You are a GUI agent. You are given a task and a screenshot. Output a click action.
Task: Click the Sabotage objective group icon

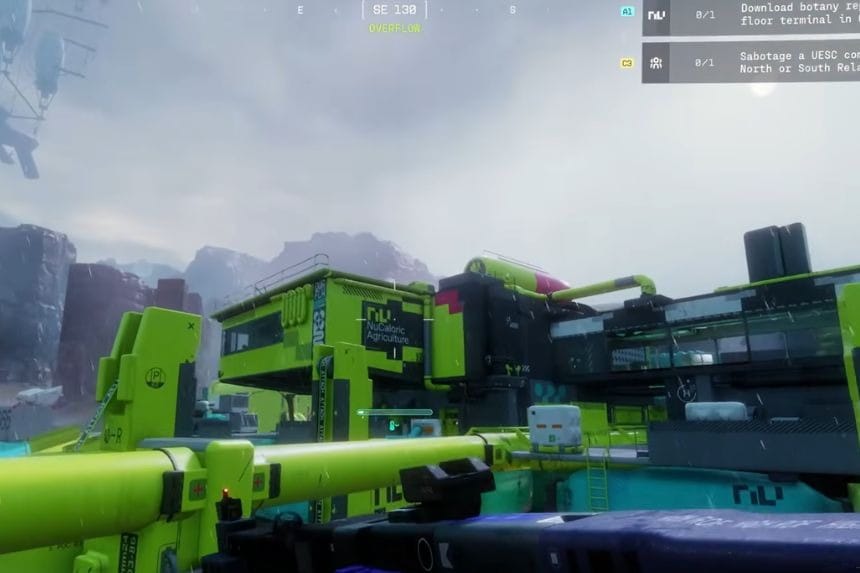coord(656,62)
